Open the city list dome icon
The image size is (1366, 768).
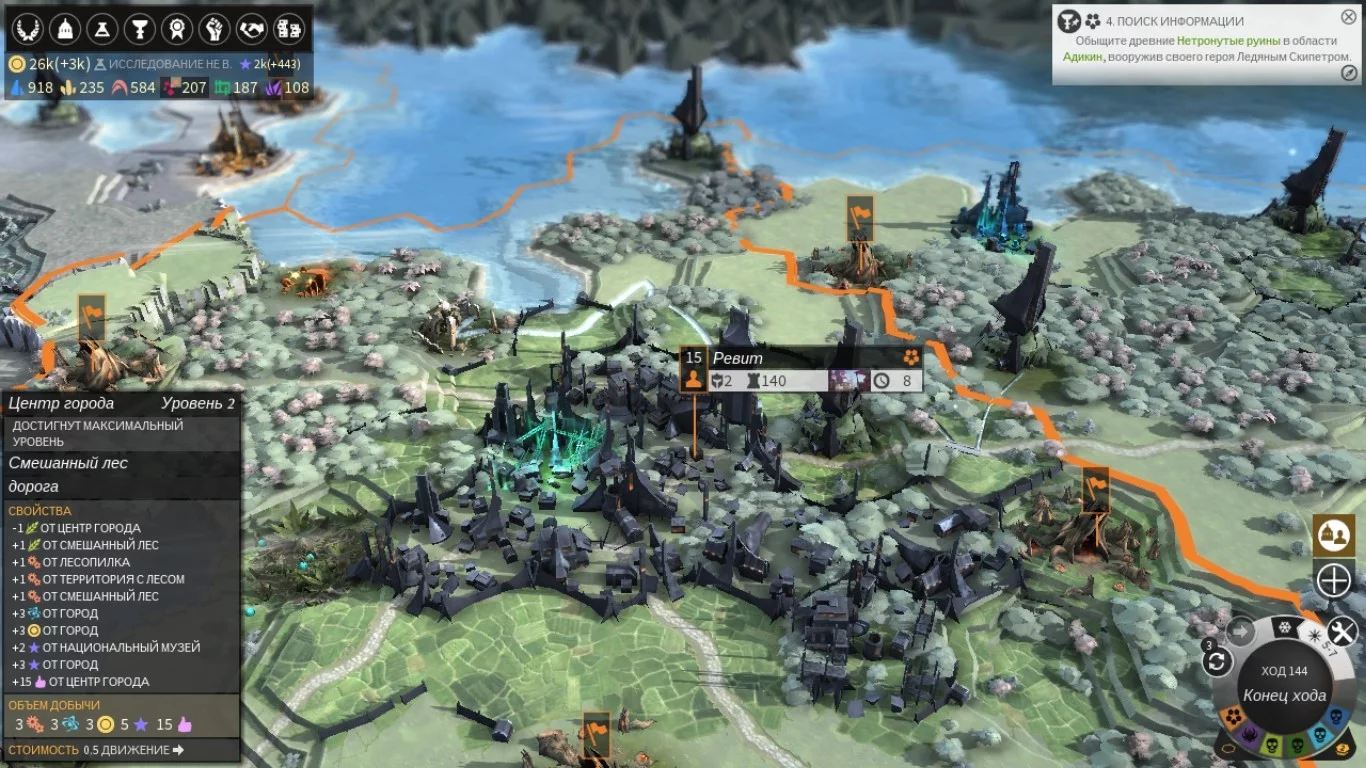tap(65, 29)
